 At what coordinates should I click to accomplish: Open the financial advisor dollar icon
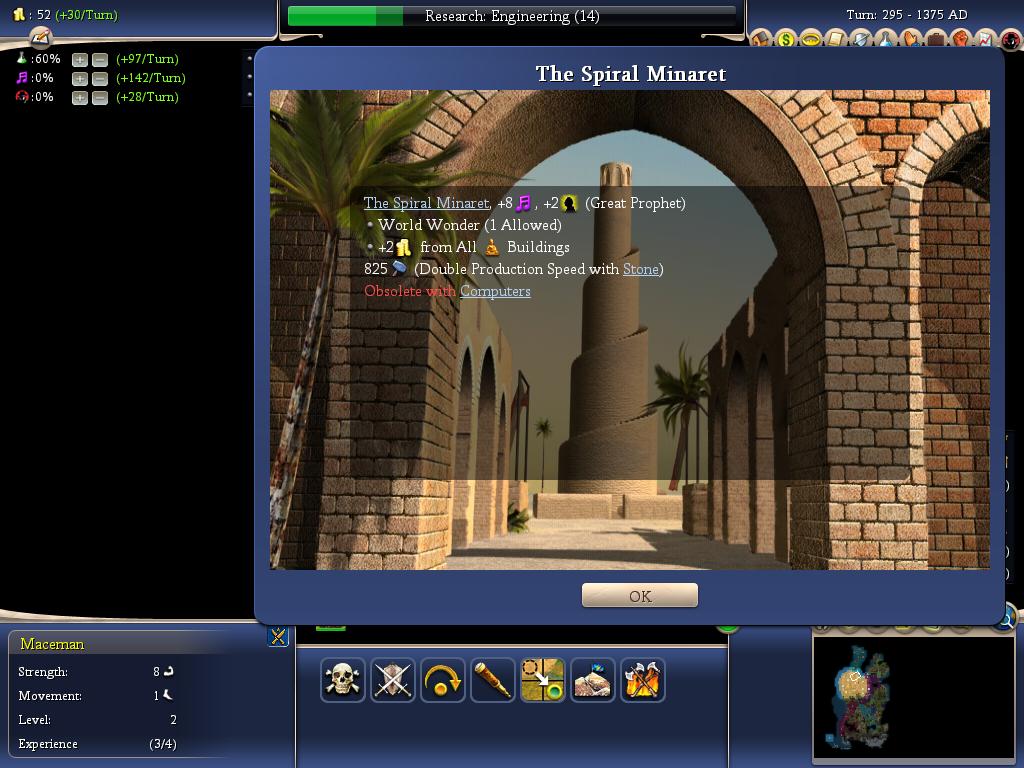[x=786, y=40]
